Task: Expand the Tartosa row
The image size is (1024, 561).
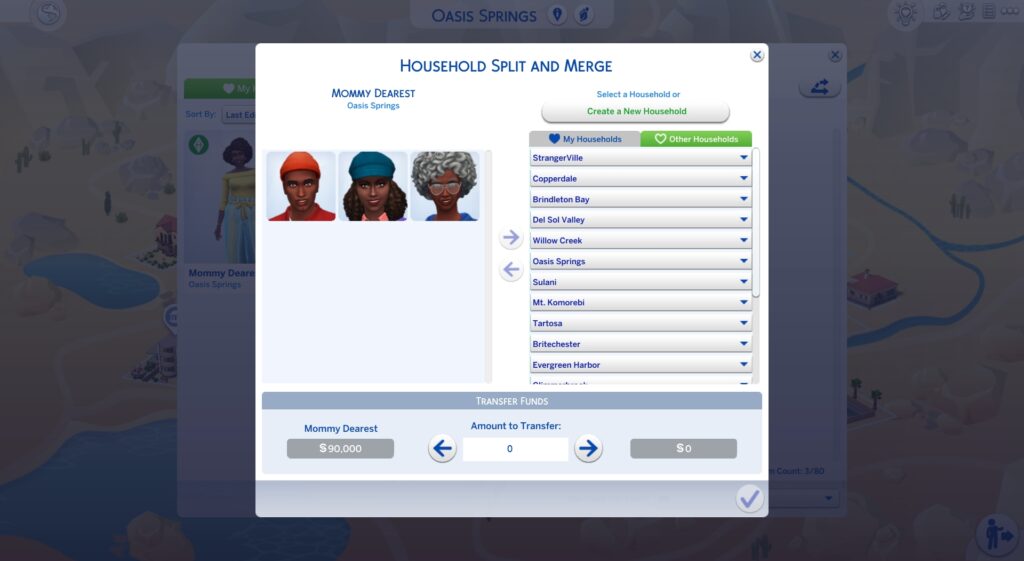Action: (640, 324)
